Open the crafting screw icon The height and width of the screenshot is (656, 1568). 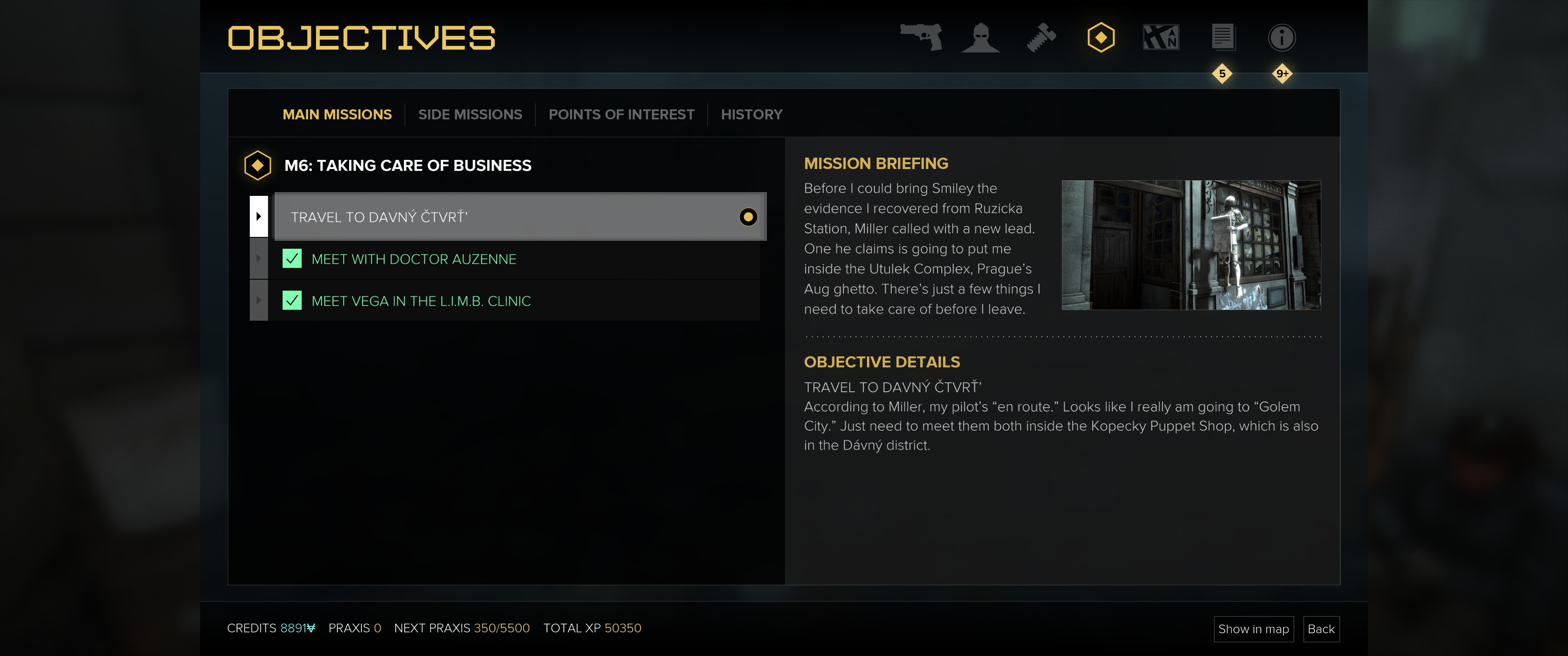pos(1041,38)
